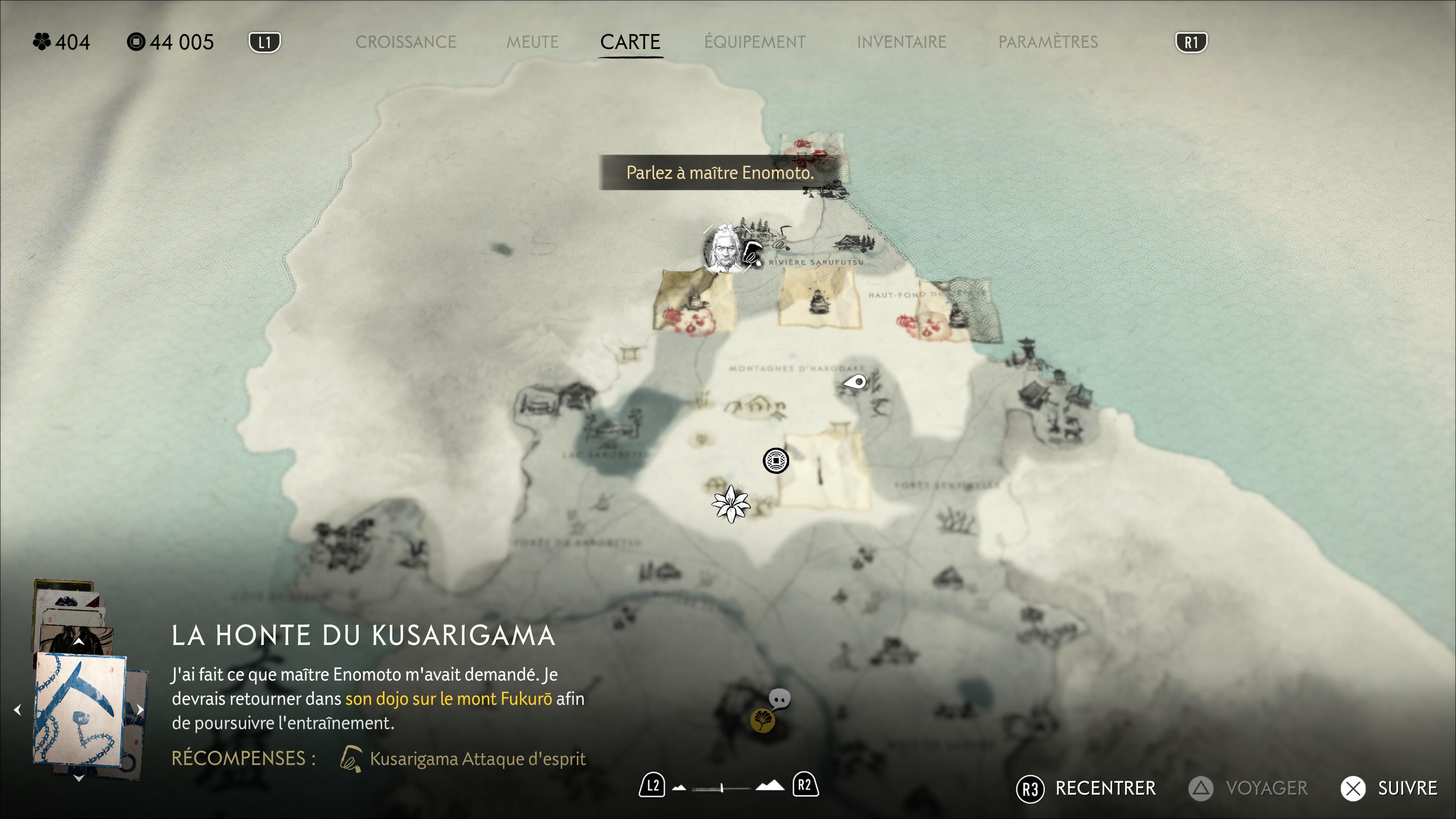Viewport: 1456px width, 819px height.
Task: Open the Inventaire tab
Action: coord(901,42)
